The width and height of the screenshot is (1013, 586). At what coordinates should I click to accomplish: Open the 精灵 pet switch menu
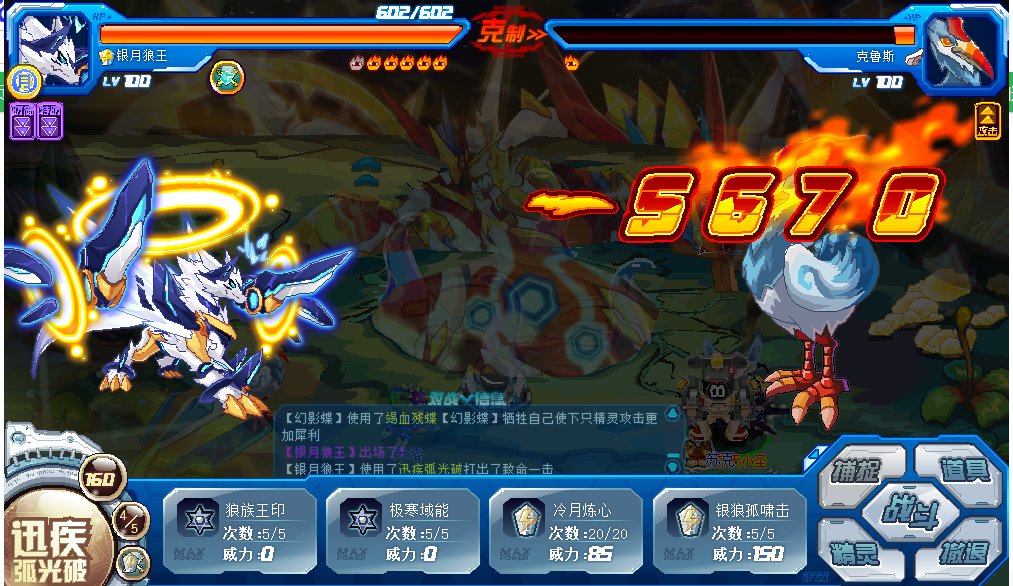[856, 551]
